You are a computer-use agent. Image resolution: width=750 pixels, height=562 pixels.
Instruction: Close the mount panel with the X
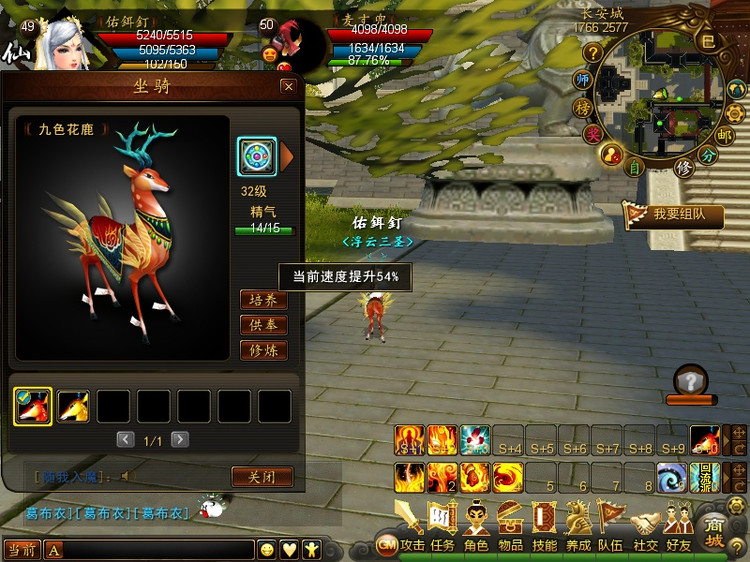288,87
